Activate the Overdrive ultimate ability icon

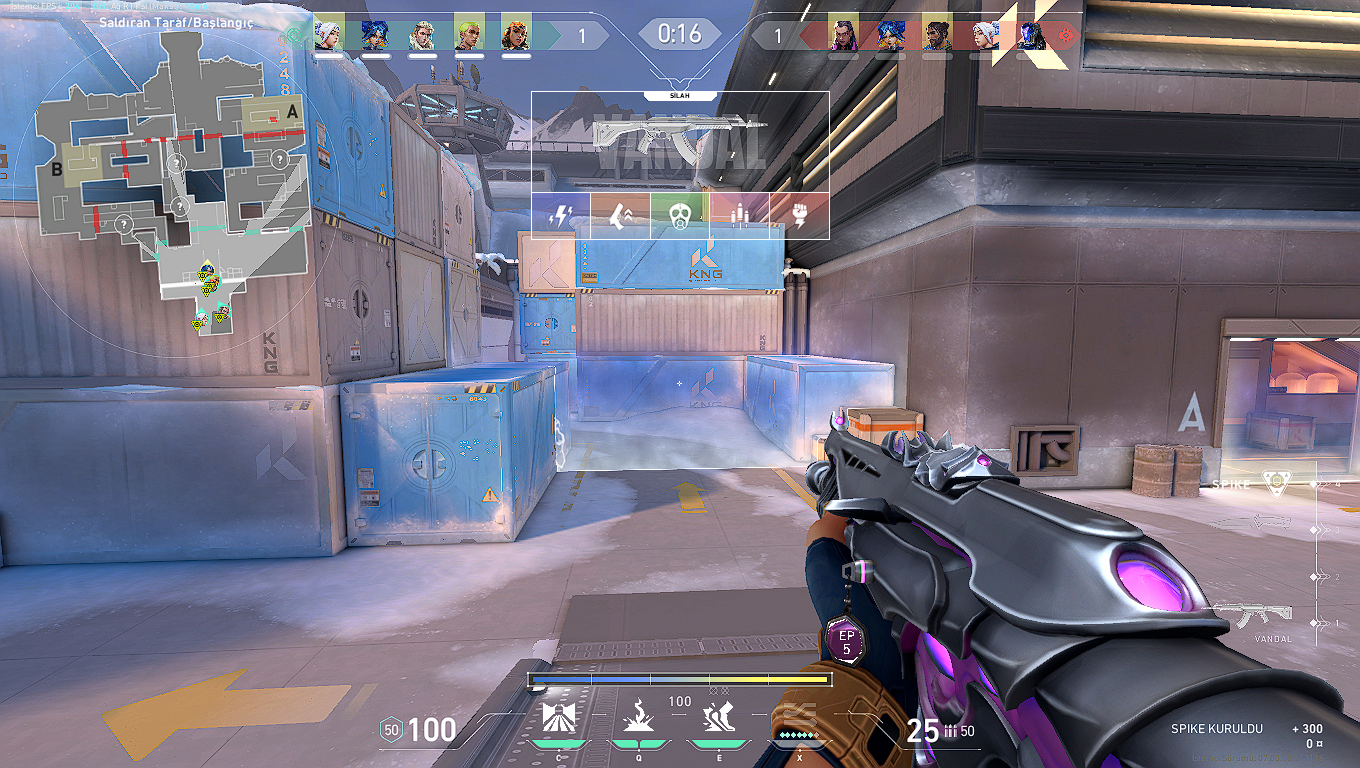pyautogui.click(x=798, y=715)
